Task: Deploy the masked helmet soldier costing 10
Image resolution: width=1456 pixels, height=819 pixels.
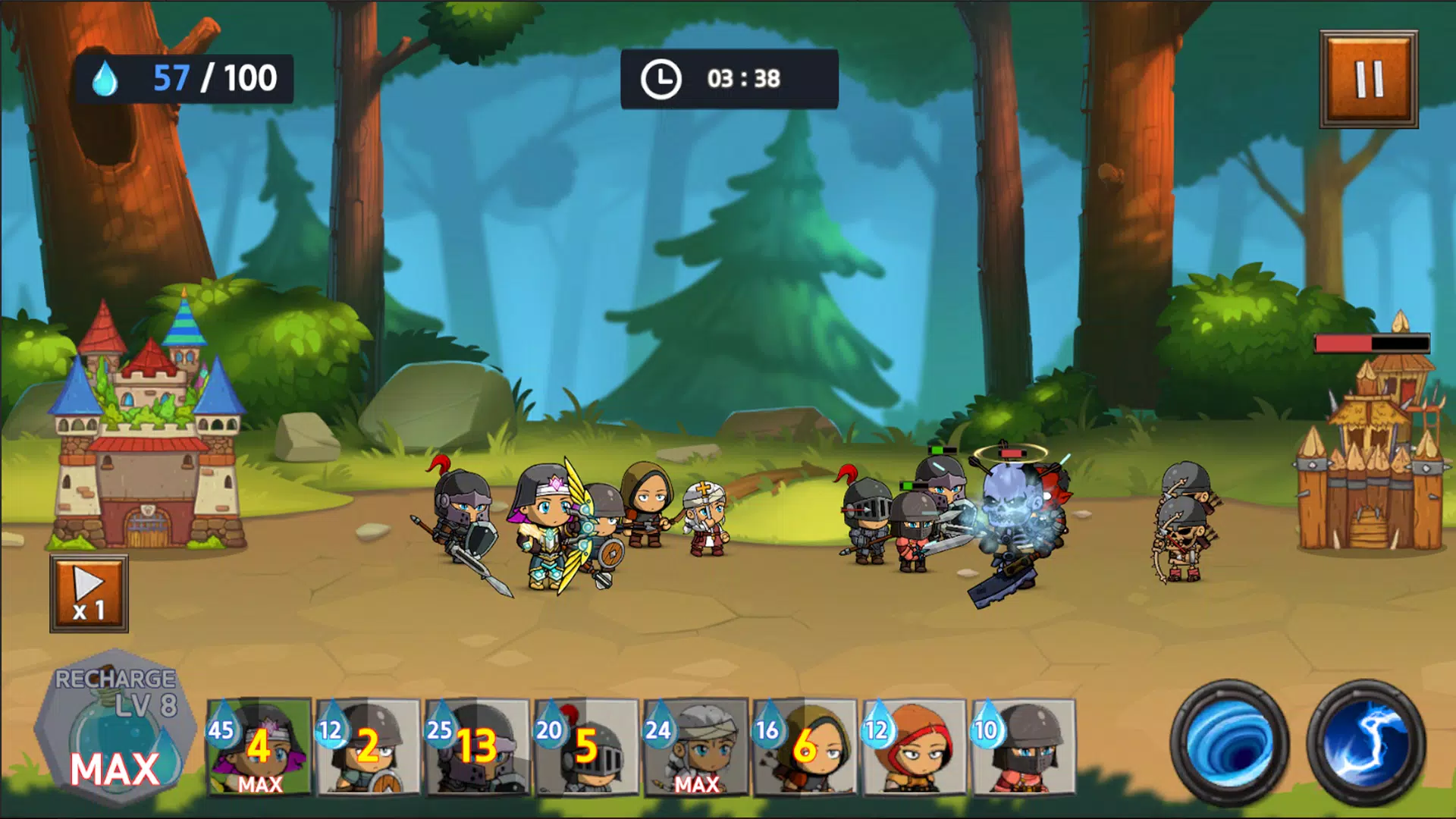Action: point(1024,747)
